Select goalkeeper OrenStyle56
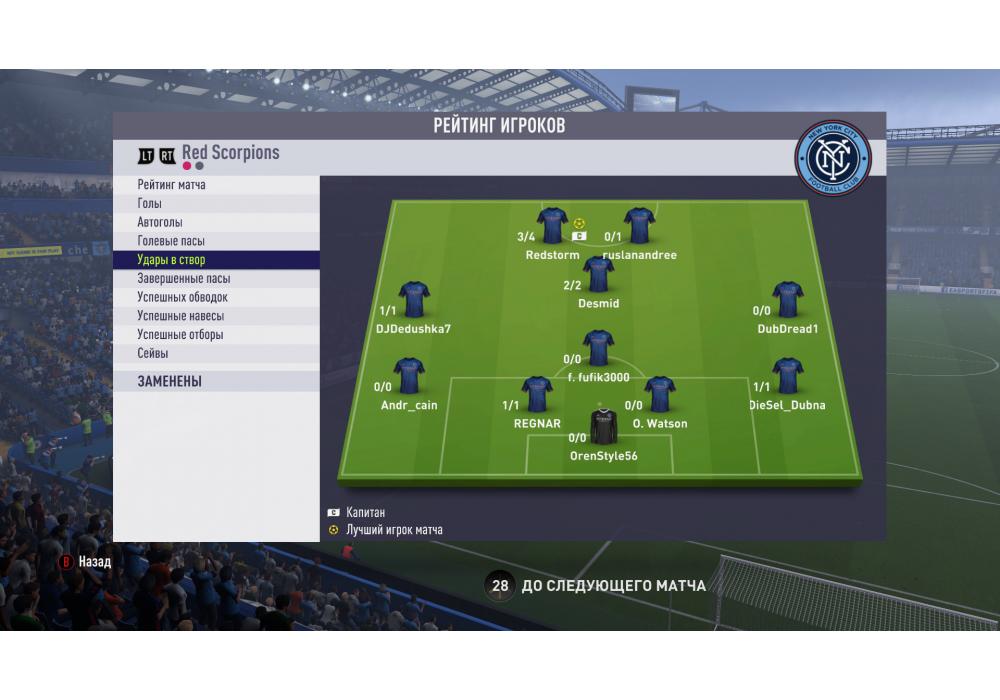 [x=603, y=427]
